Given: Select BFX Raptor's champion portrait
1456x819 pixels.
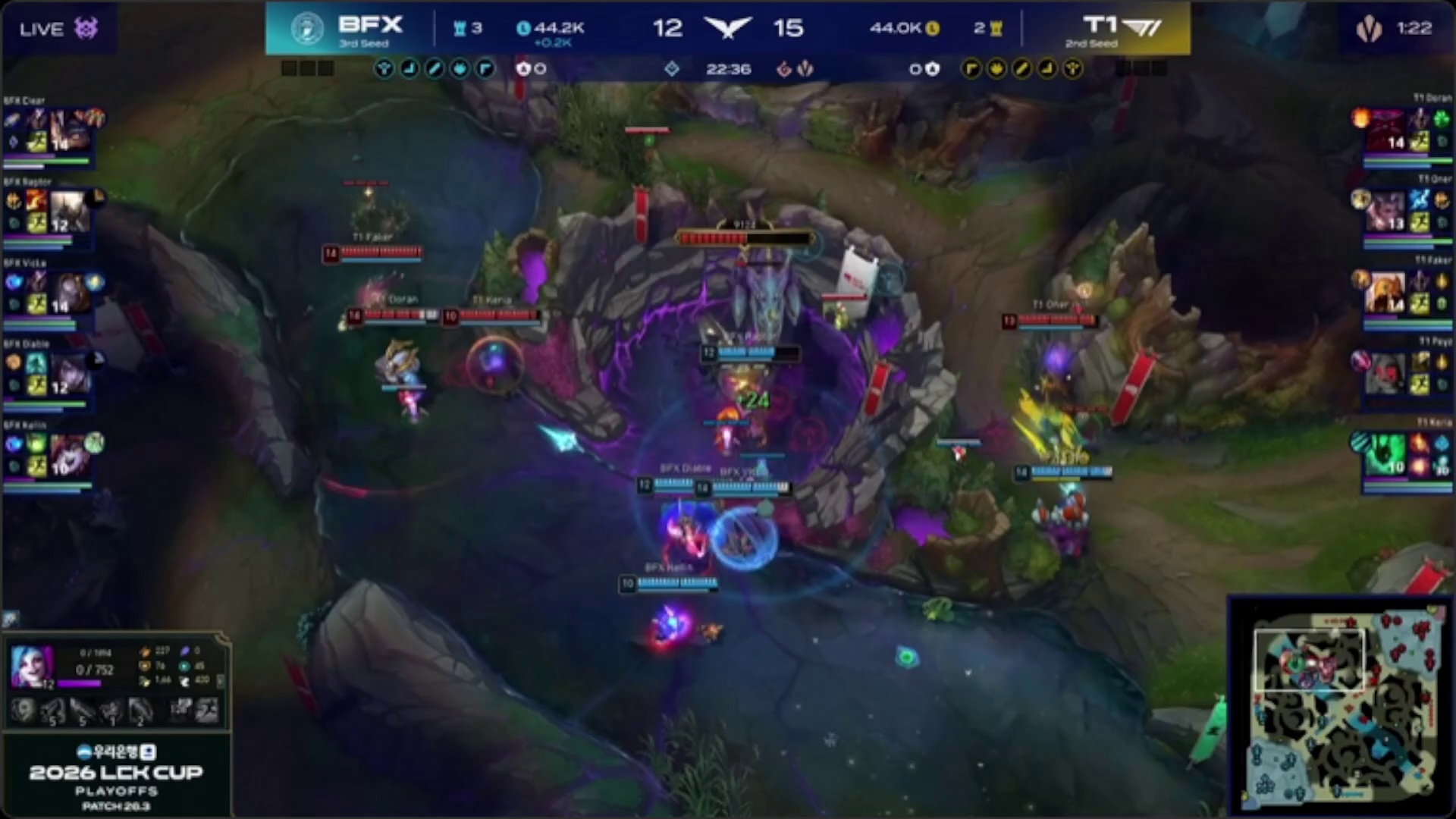Looking at the screenshot, I should [x=68, y=211].
